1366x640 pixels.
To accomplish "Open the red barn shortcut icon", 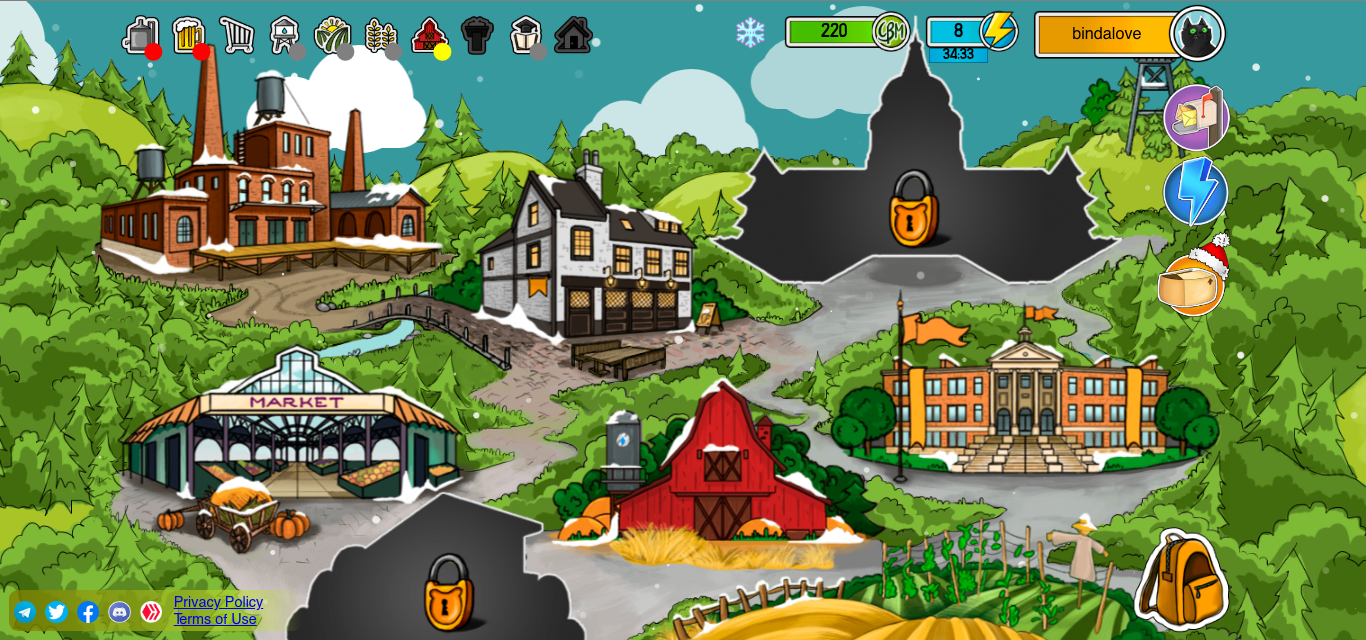I will [428, 35].
